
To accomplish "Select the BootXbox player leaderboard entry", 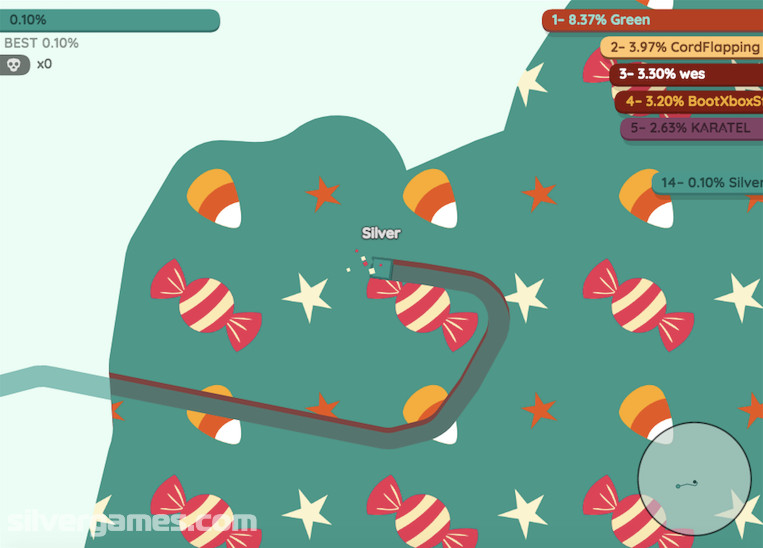I will tap(688, 101).
